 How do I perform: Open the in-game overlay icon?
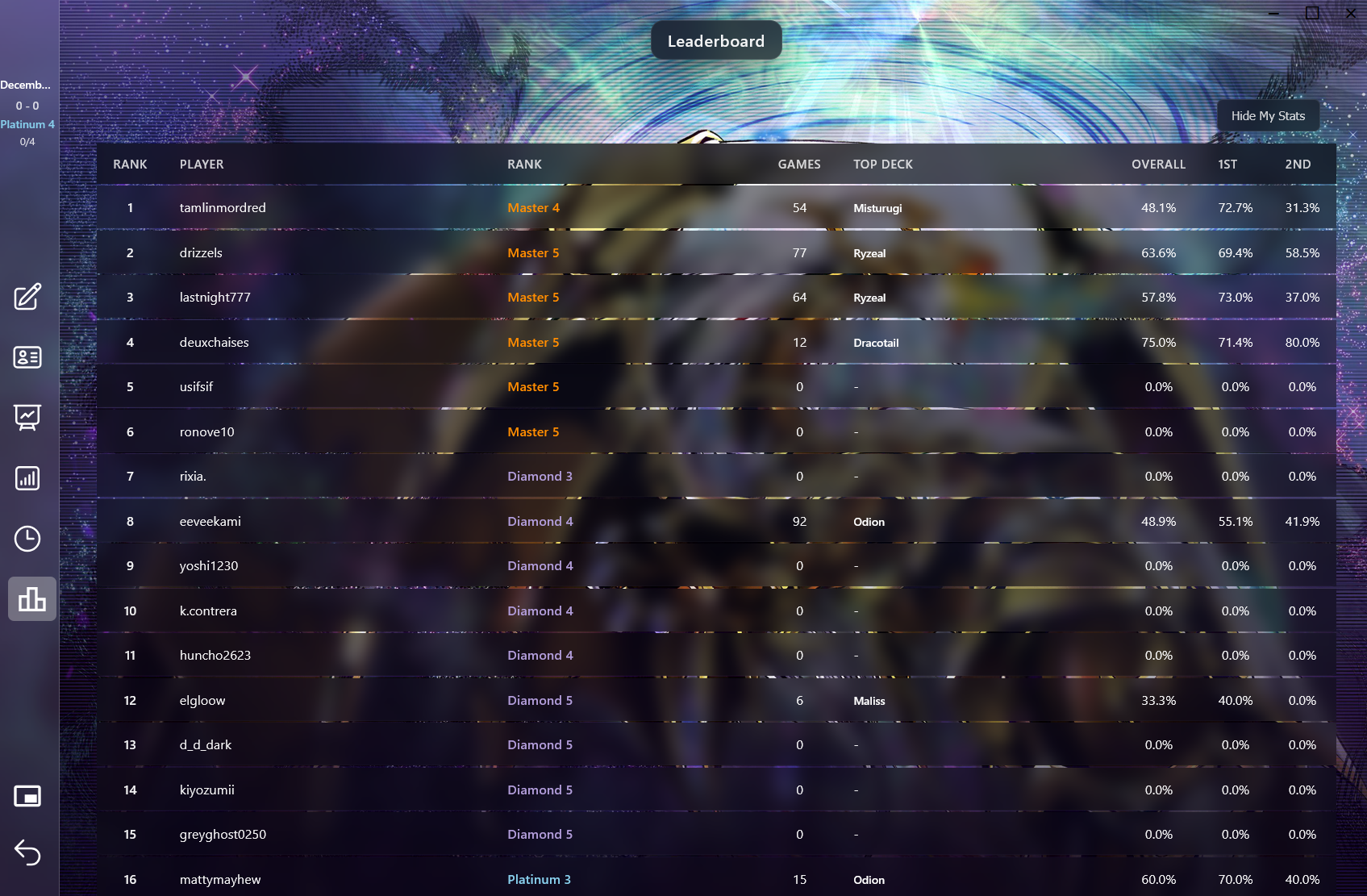pyautogui.click(x=27, y=796)
